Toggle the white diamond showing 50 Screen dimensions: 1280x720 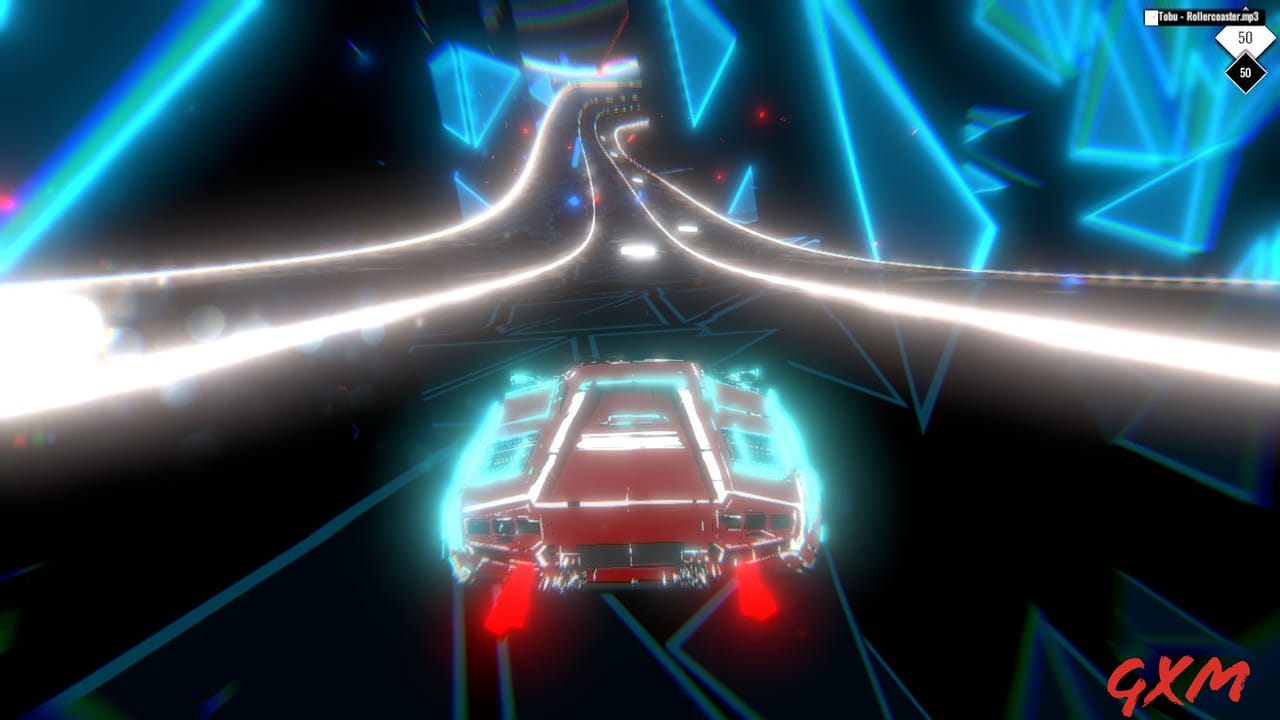[x=1245, y=38]
